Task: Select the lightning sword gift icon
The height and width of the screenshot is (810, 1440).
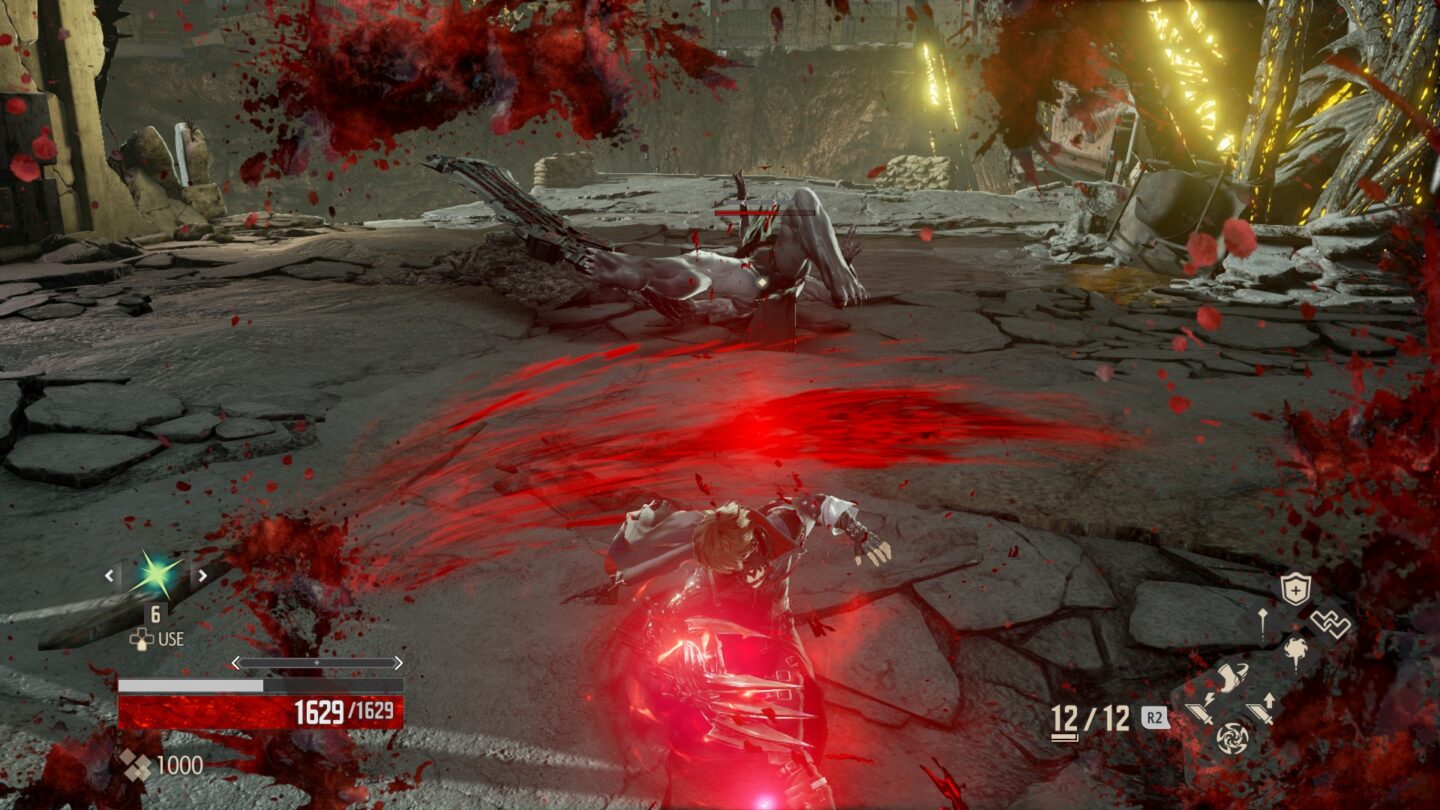Action: click(1202, 708)
